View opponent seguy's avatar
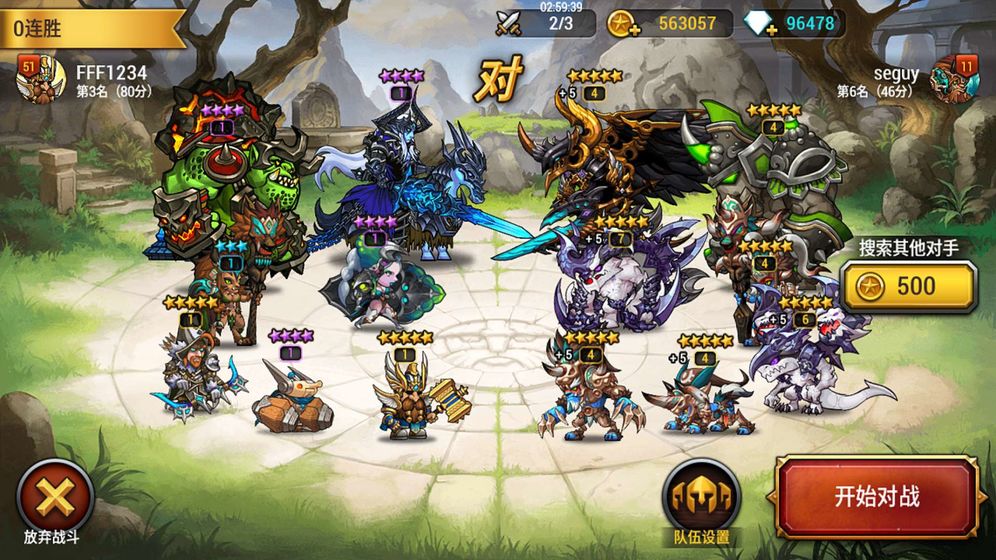Screen dimensions: 996x560 [x=953, y=80]
